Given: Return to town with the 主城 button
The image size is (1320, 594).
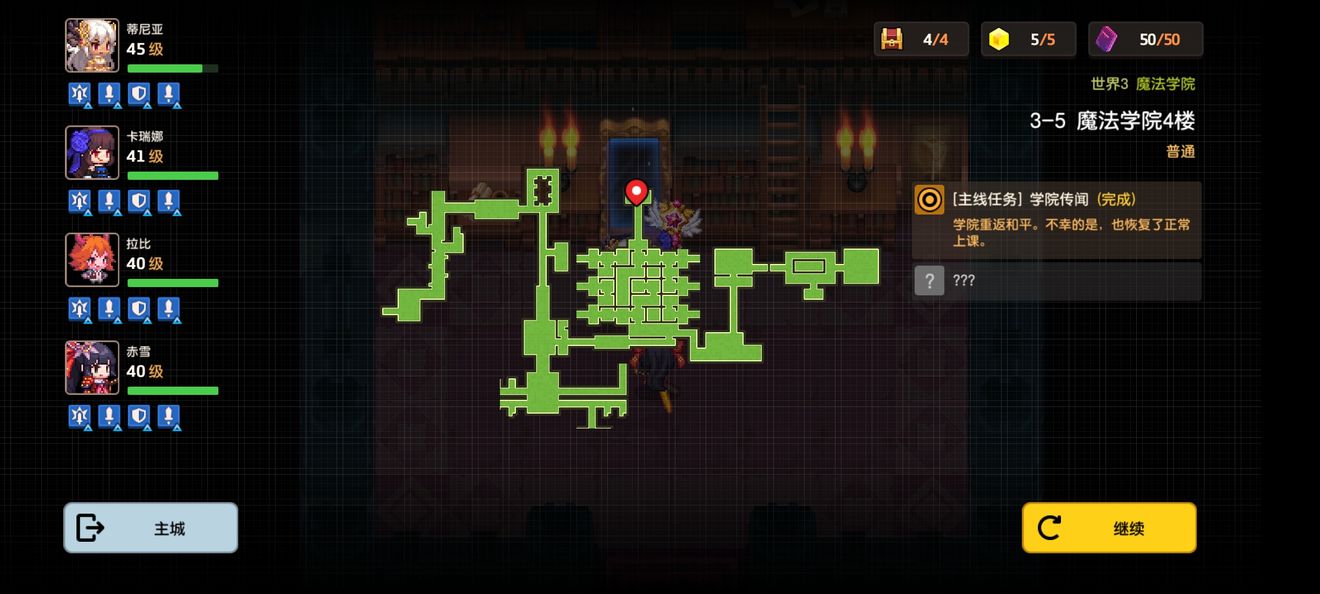Looking at the screenshot, I should [151, 528].
